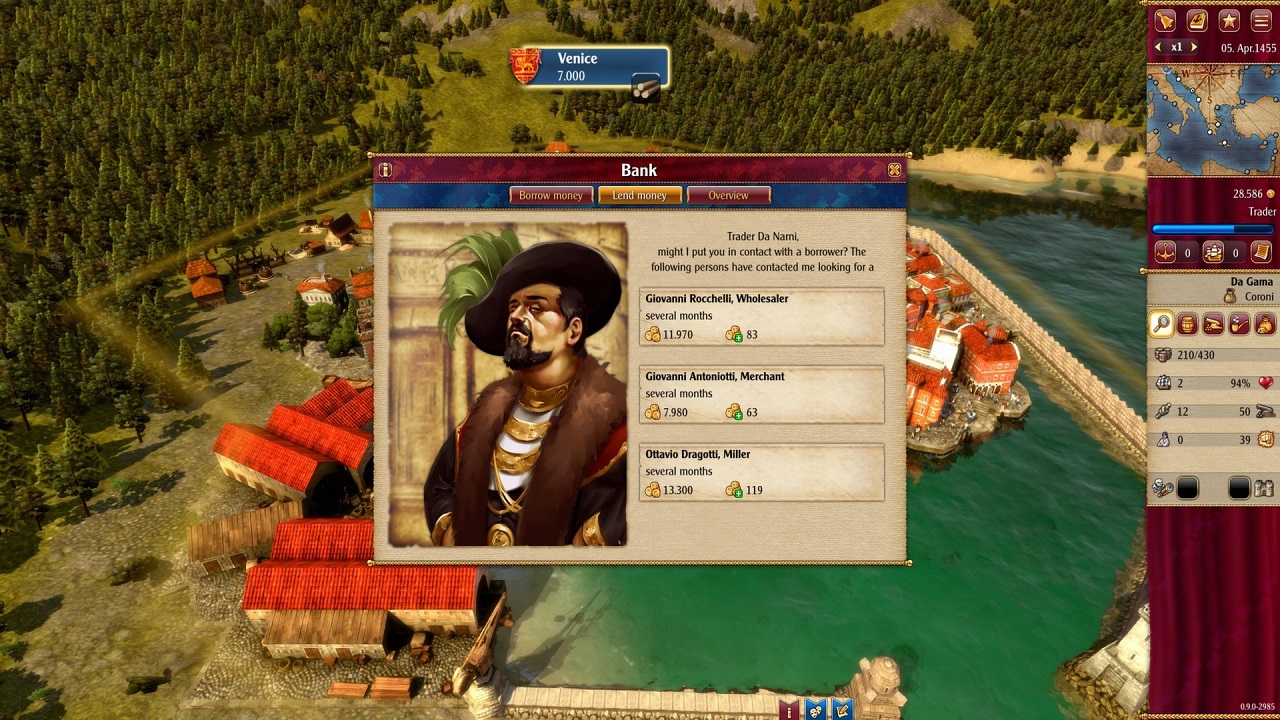Viewport: 1280px width, 720px height.
Task: Select Giovanni Rocchelli's loan request
Action: click(761, 317)
